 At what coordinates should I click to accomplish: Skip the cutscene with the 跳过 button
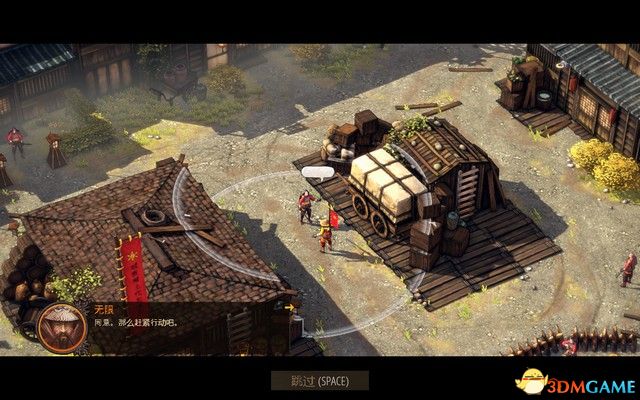coord(320,380)
